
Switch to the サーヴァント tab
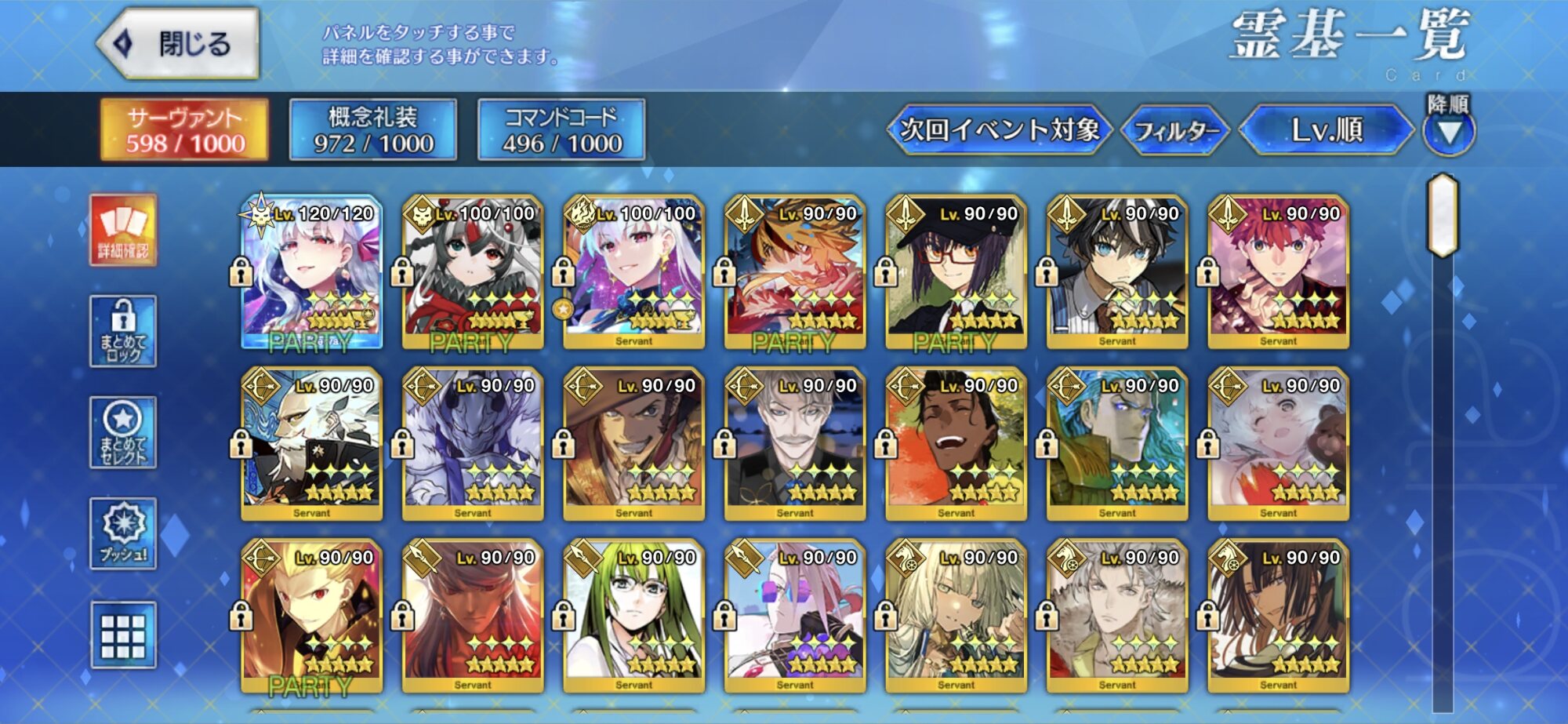(x=185, y=129)
